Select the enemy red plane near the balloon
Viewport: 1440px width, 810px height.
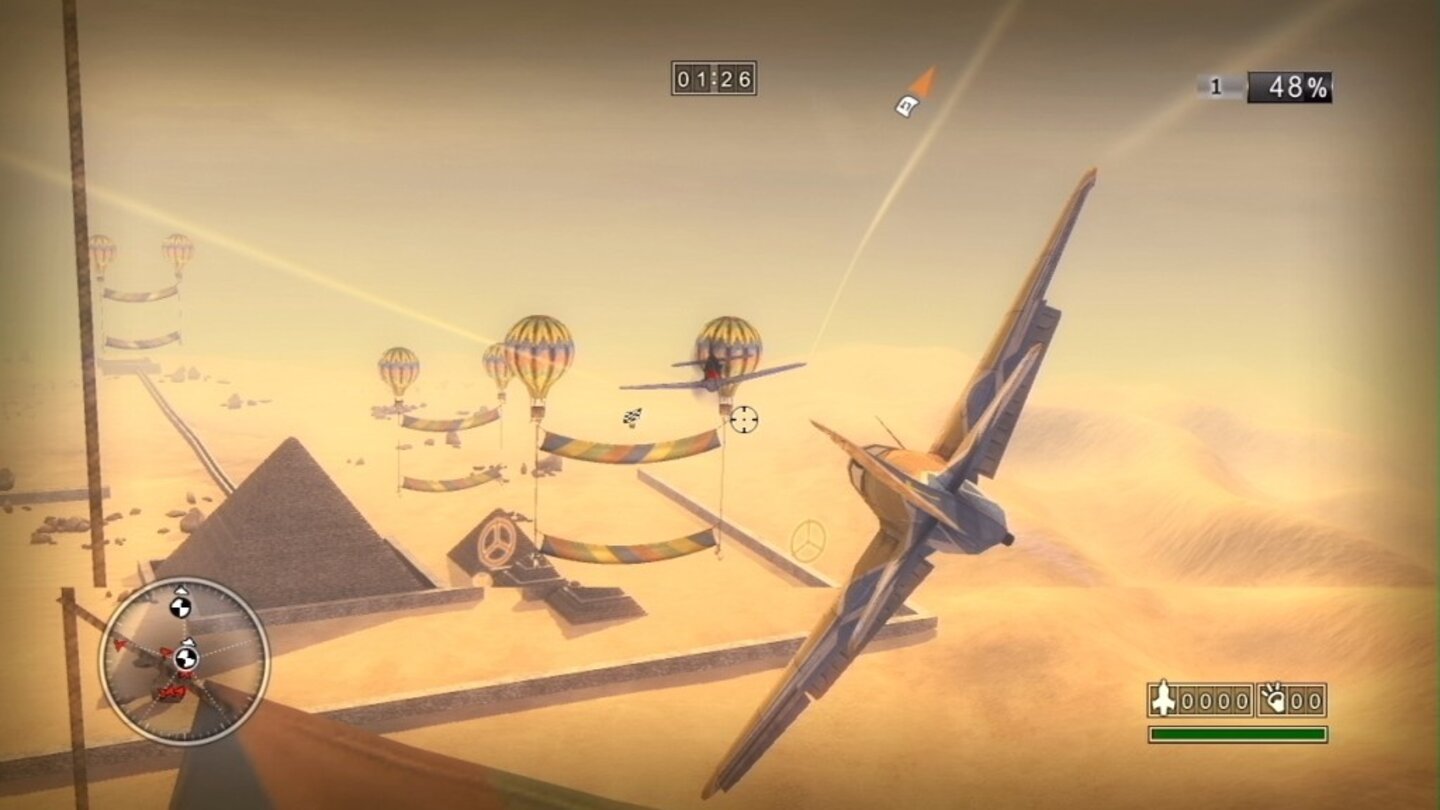pyautogui.click(x=711, y=373)
